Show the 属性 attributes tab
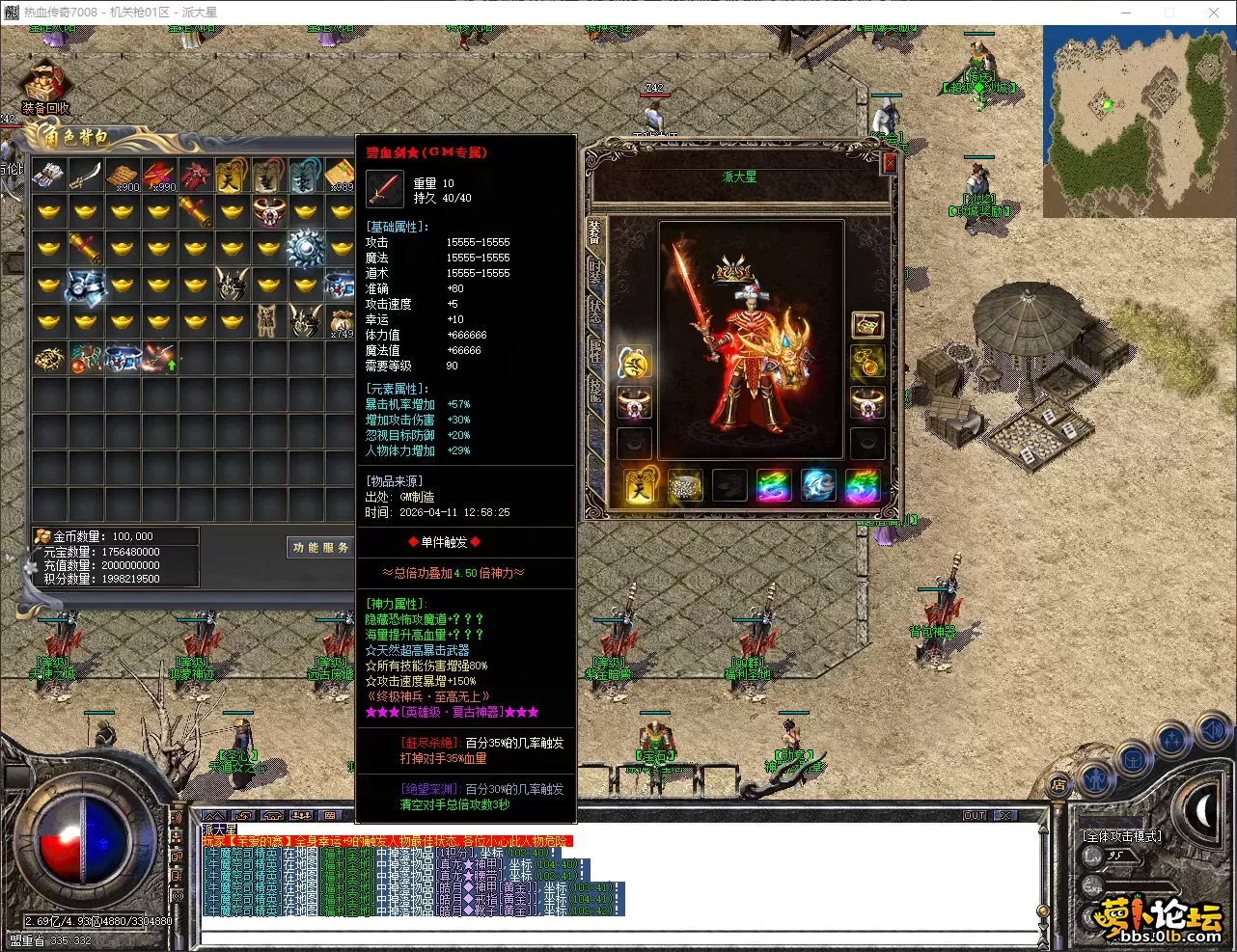Screen dimensions: 1237x952 594,350
